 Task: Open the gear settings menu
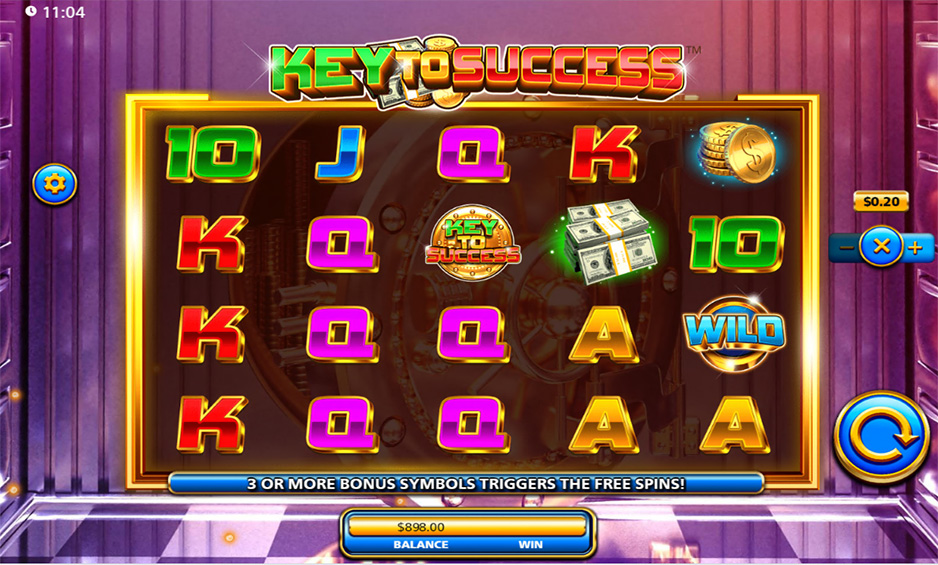click(55, 184)
